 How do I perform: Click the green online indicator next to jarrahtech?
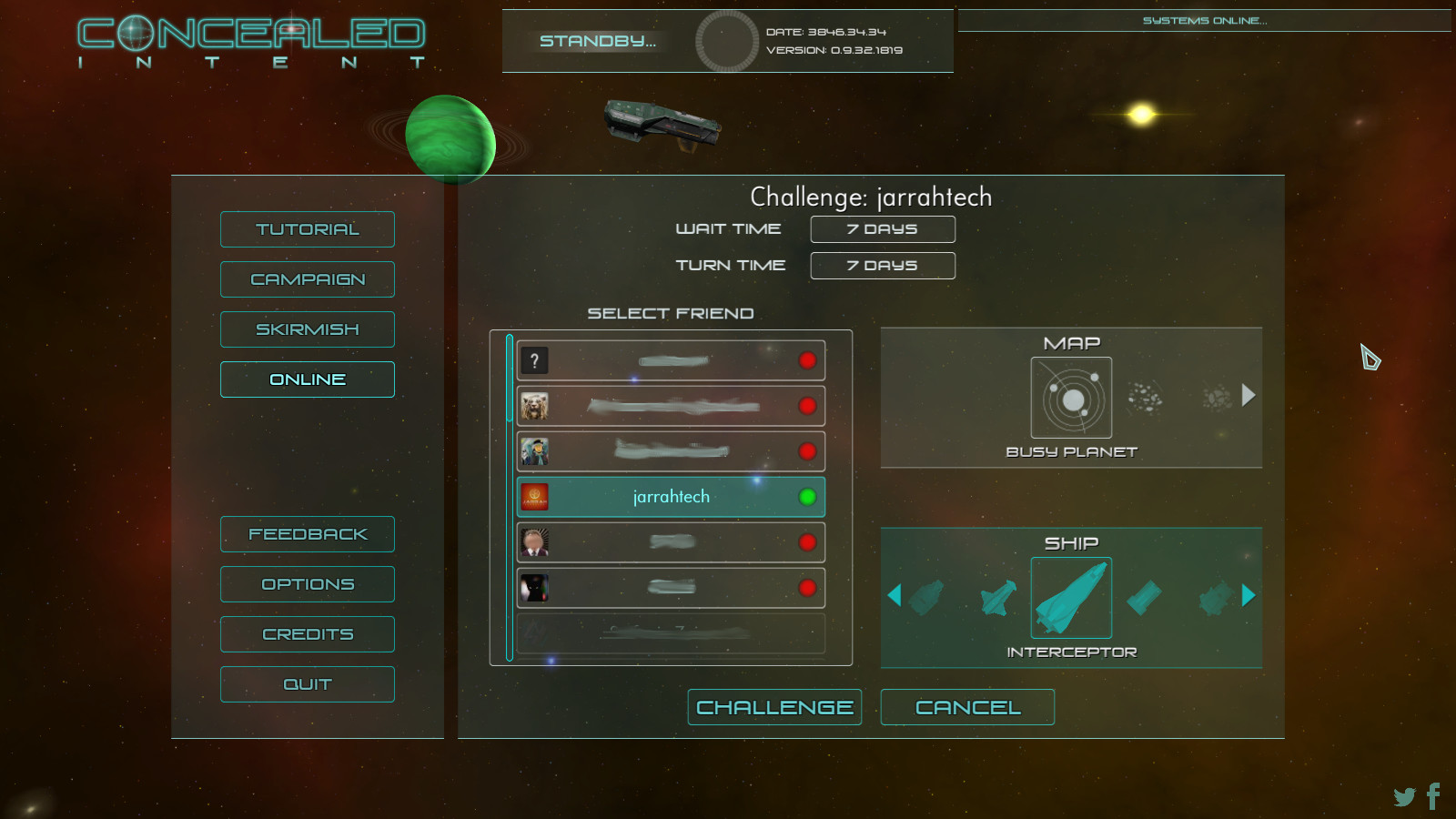[806, 497]
